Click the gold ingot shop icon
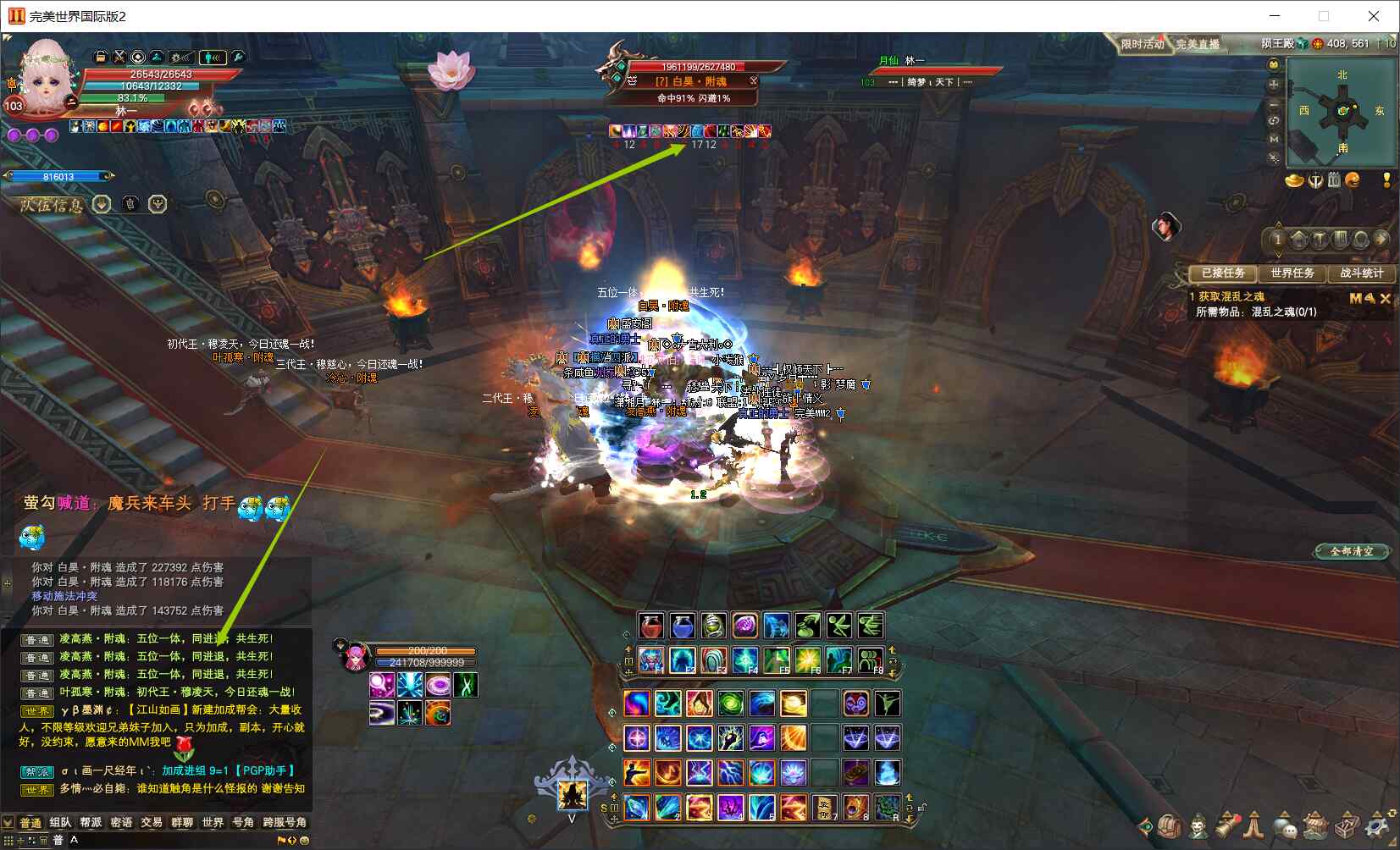 [1293, 180]
